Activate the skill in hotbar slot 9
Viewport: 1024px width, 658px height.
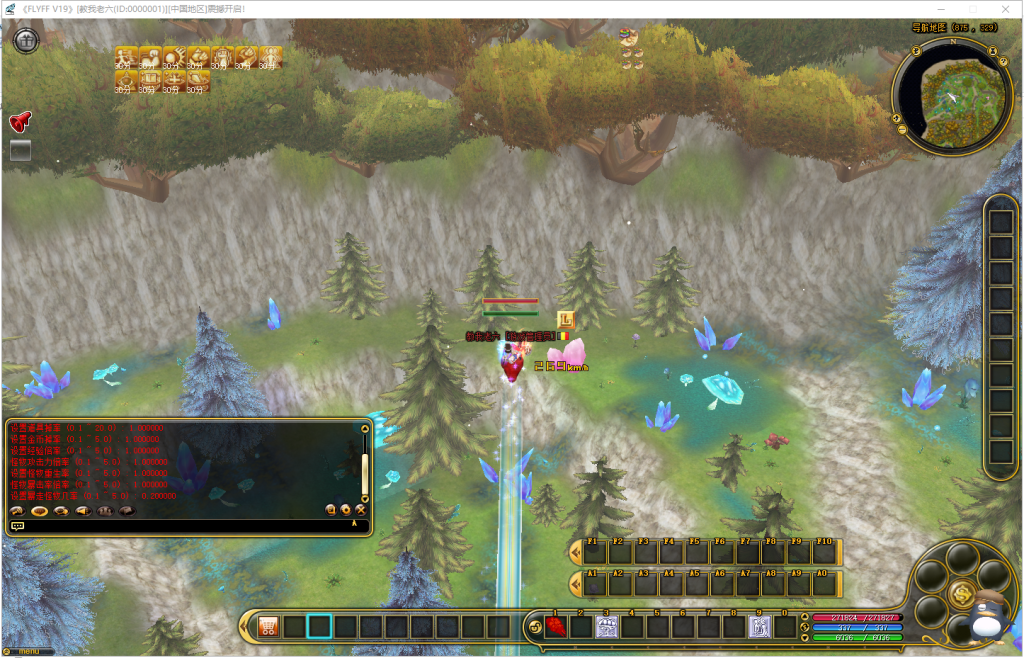point(760,628)
